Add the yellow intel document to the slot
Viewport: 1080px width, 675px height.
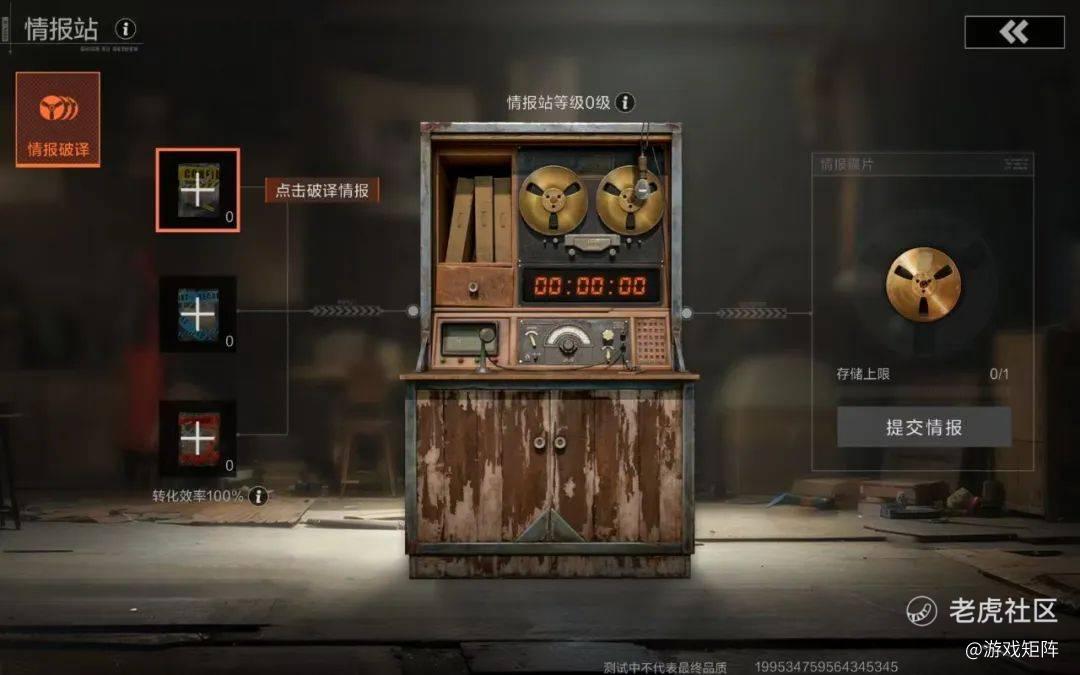198,190
